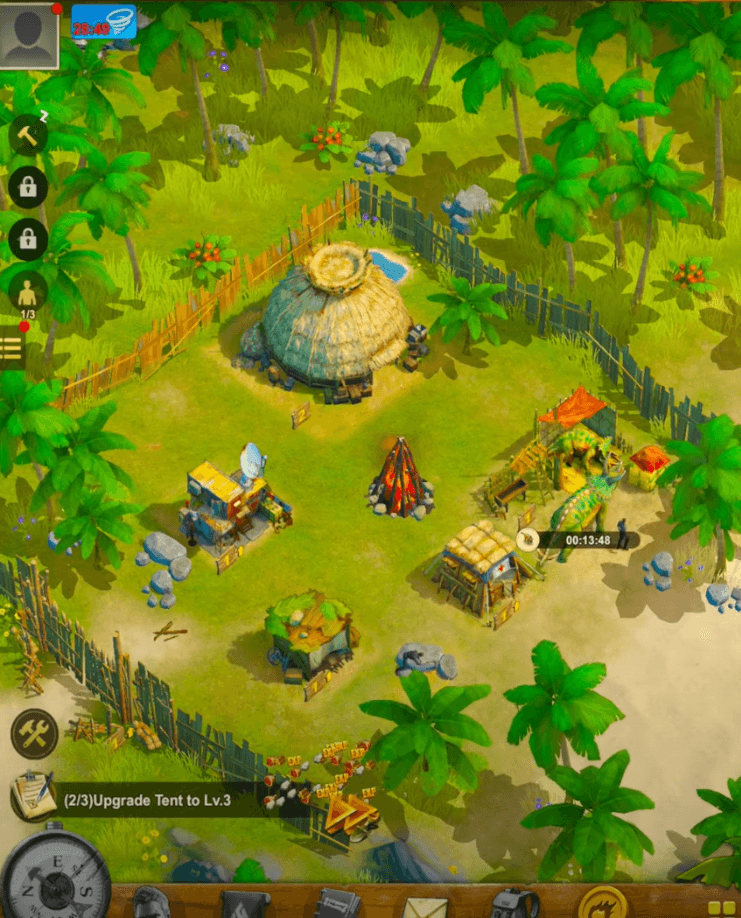Select the idle builder hammer icon

[27, 135]
